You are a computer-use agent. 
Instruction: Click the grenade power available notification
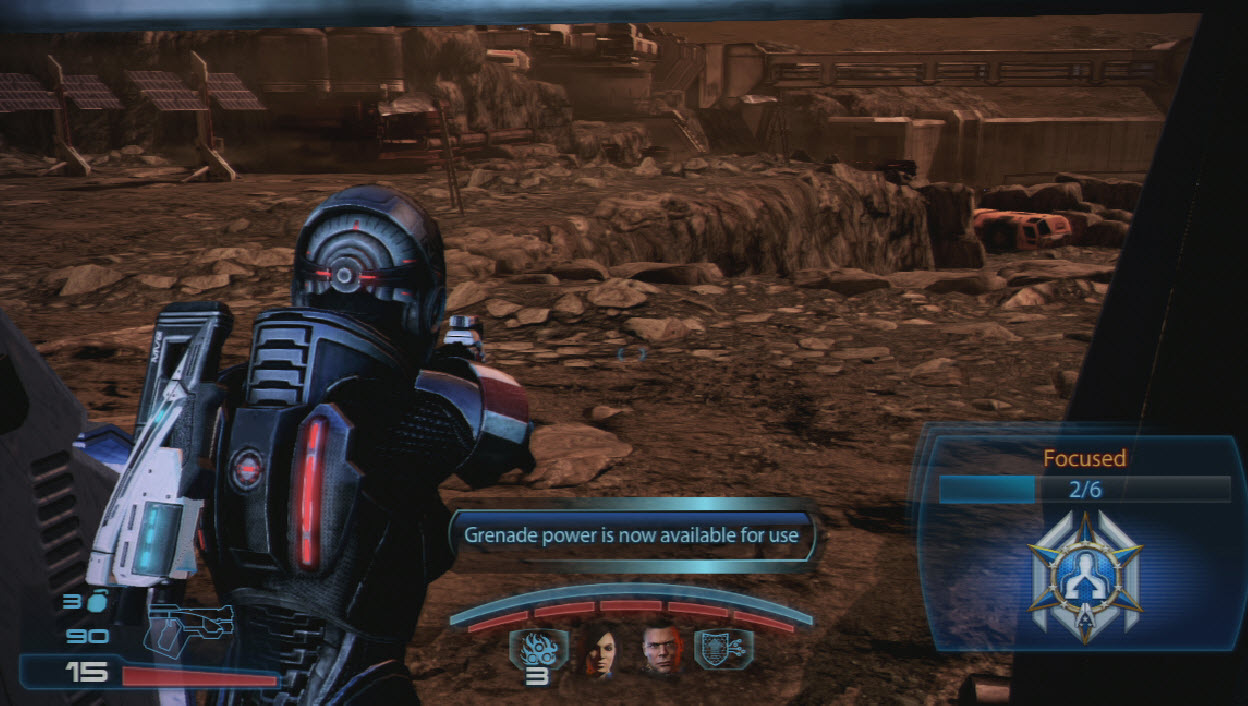pyautogui.click(x=632, y=535)
